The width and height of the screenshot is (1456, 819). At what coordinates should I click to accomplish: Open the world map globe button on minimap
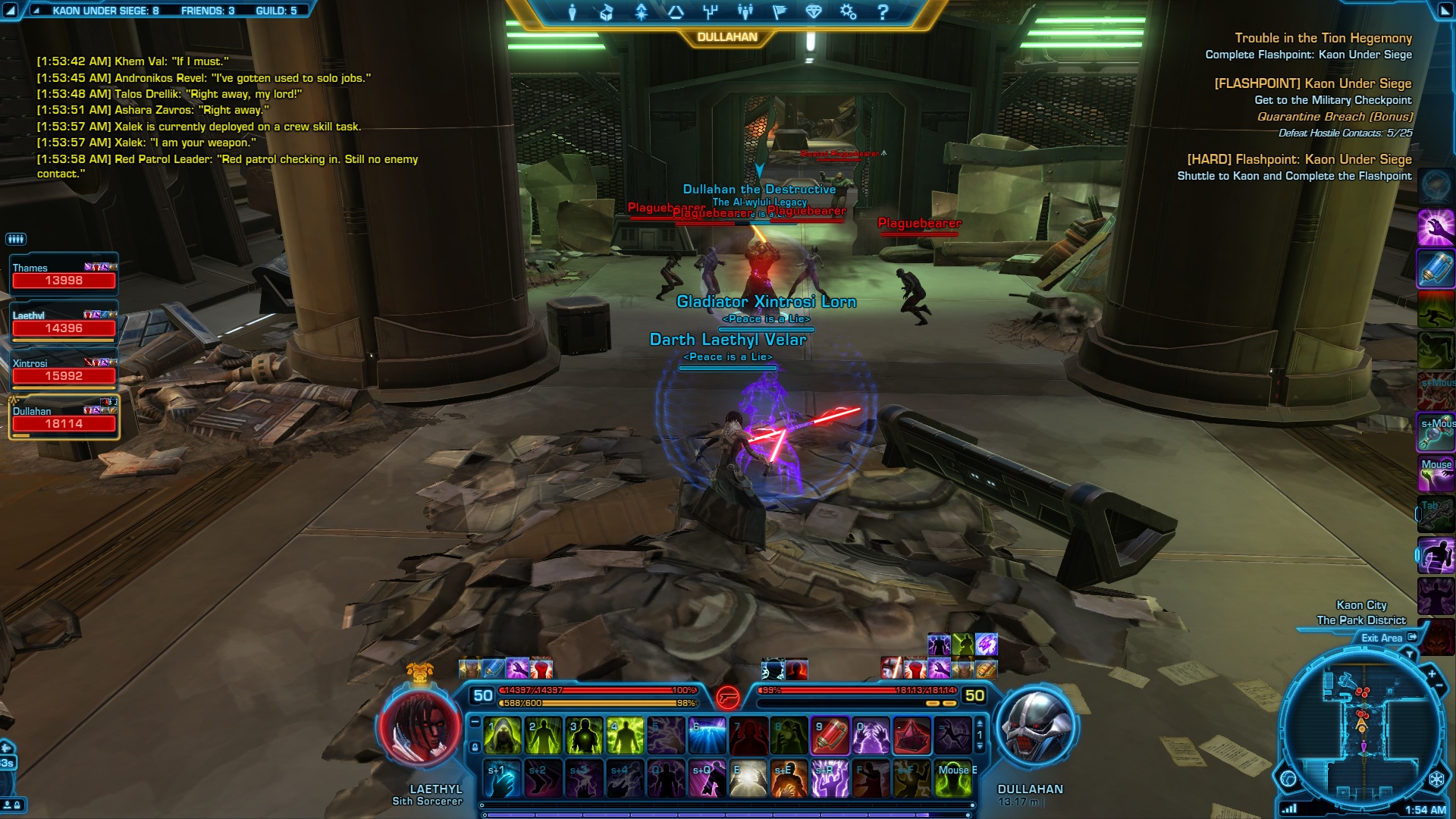point(1288,778)
